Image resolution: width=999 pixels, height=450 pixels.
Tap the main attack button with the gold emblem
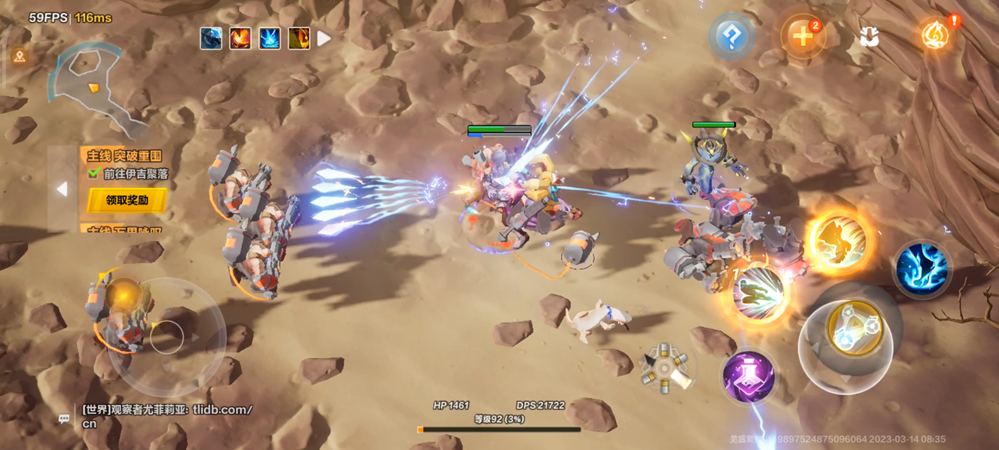click(853, 332)
